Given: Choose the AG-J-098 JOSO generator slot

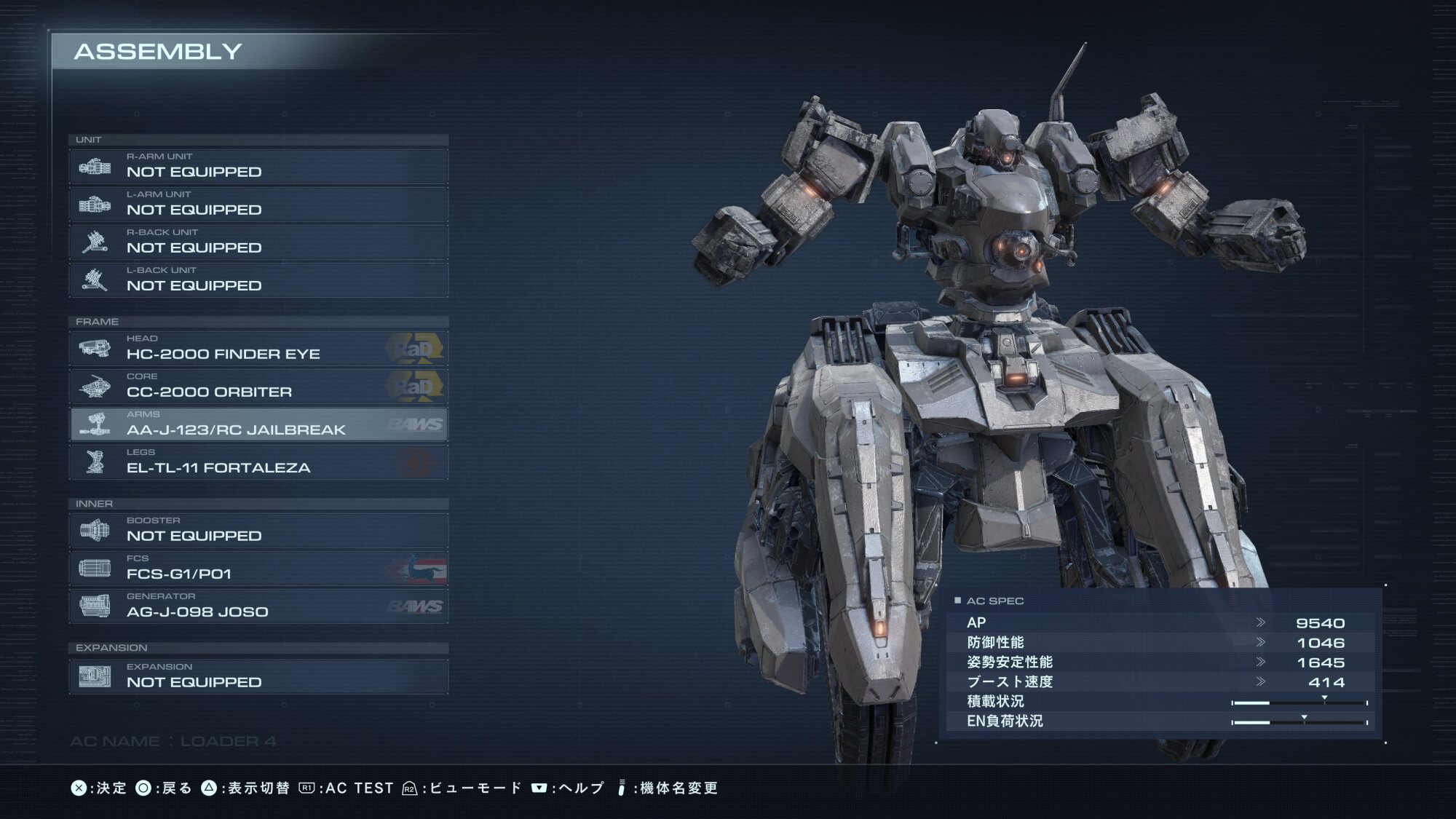Looking at the screenshot, I should pyautogui.click(x=258, y=606).
